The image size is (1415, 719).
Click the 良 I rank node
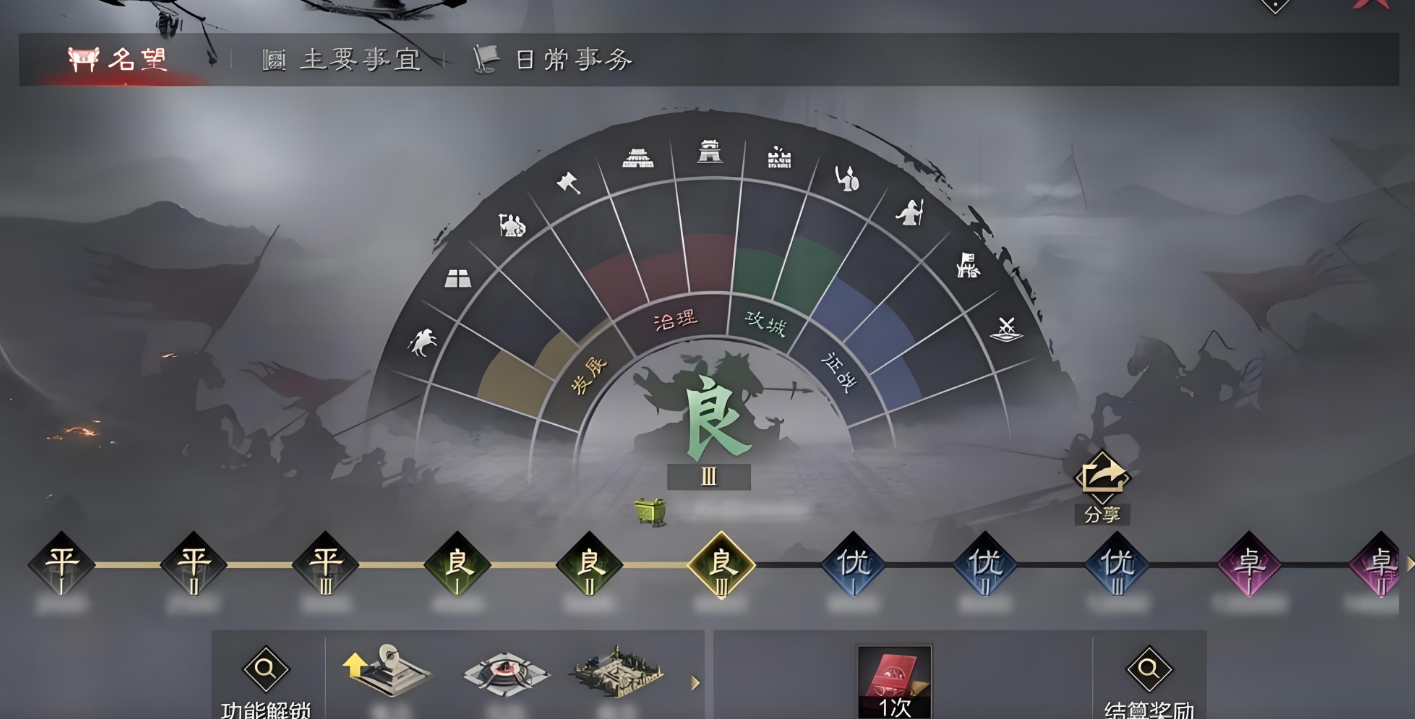pos(457,564)
